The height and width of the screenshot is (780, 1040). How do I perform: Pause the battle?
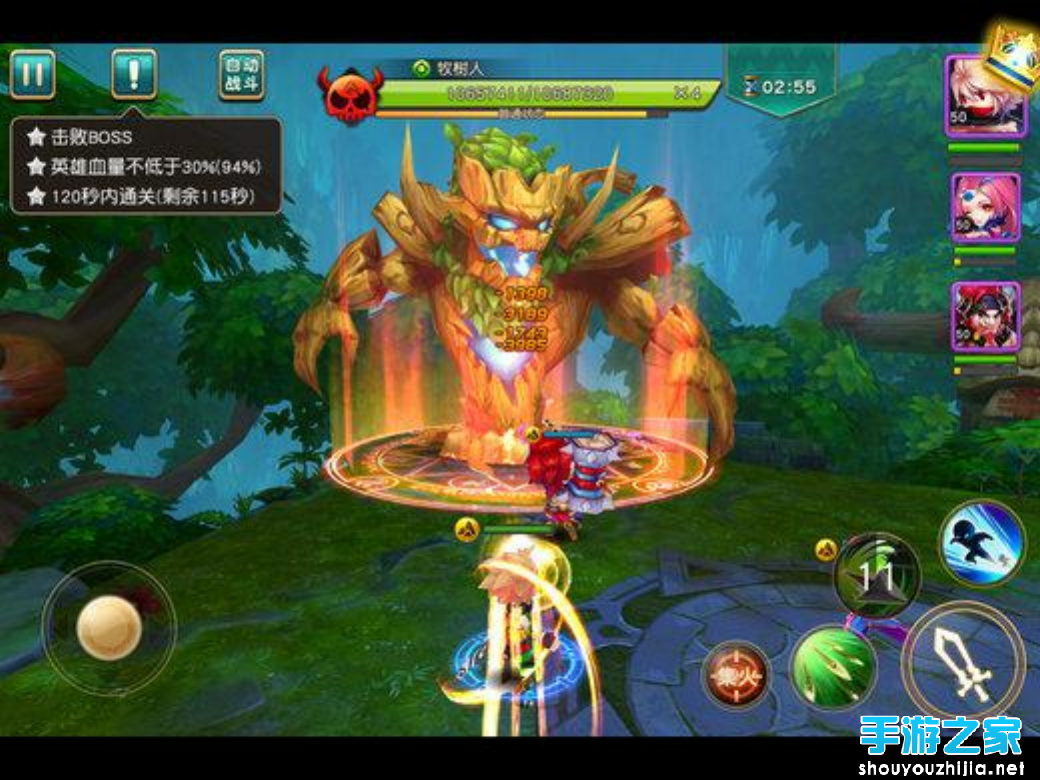(x=33, y=74)
